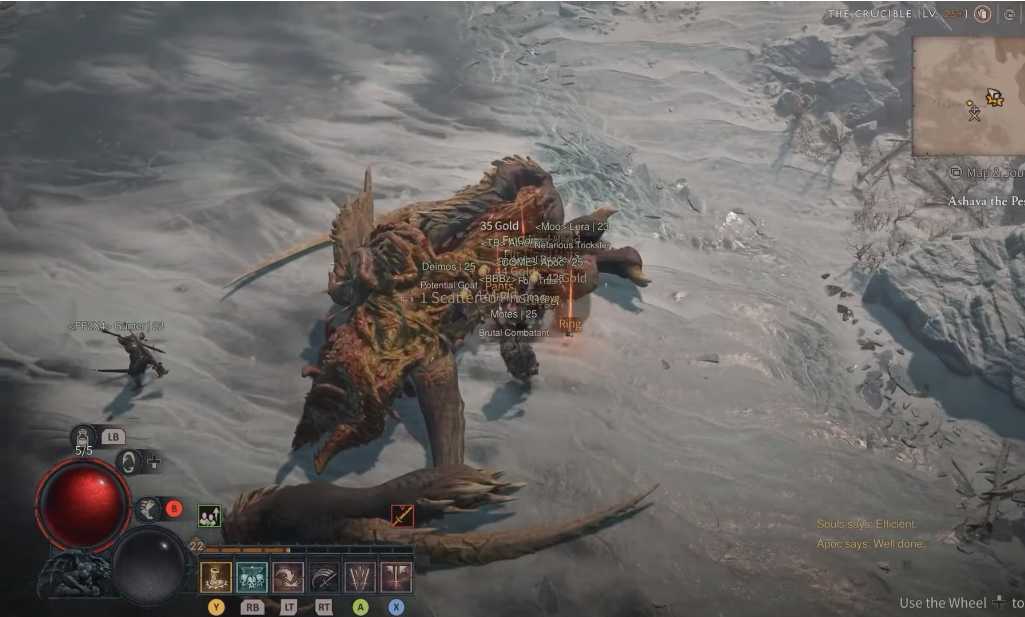Activate the gold-highlighted first skill slot
Screen dimensions: 1025x617
(x=216, y=577)
